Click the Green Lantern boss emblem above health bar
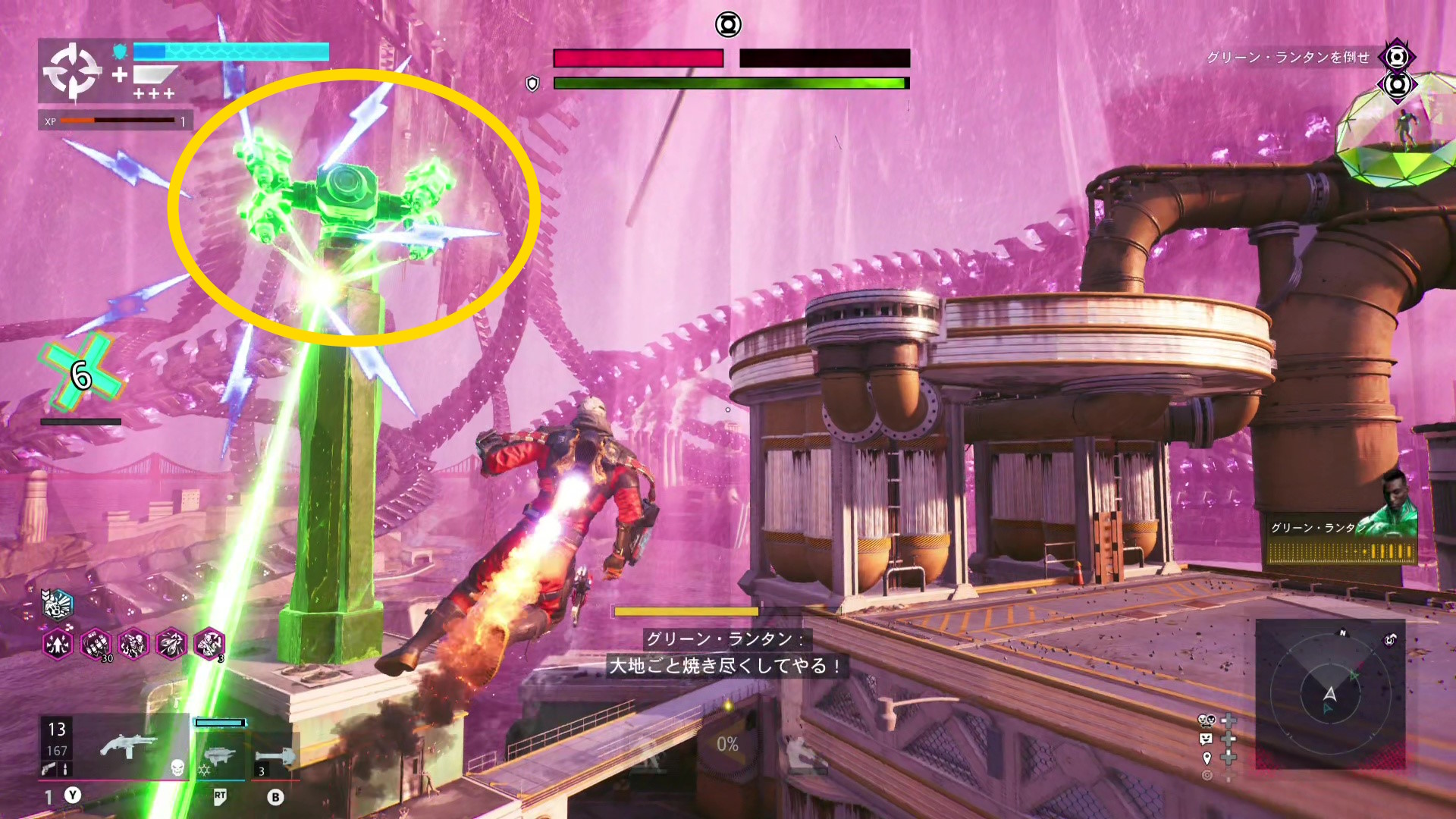 pyautogui.click(x=728, y=25)
